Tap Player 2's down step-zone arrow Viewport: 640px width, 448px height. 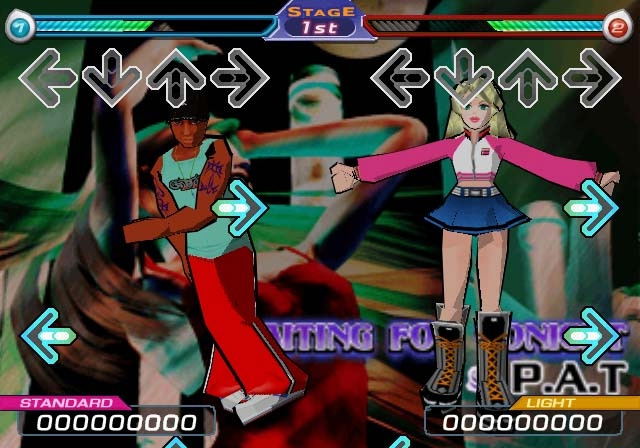click(463, 75)
